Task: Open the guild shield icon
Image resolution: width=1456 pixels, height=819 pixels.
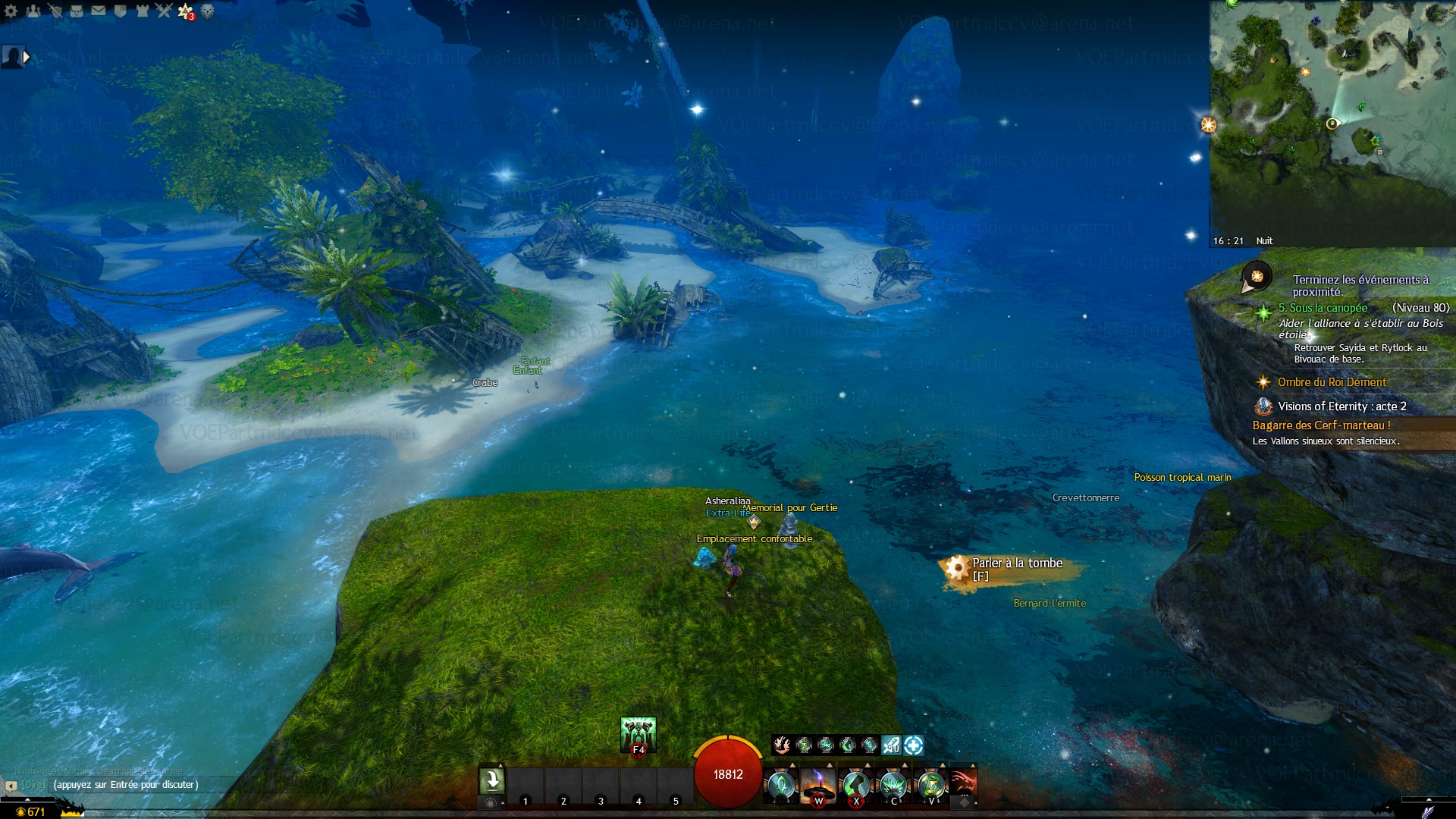Action: click(x=120, y=11)
